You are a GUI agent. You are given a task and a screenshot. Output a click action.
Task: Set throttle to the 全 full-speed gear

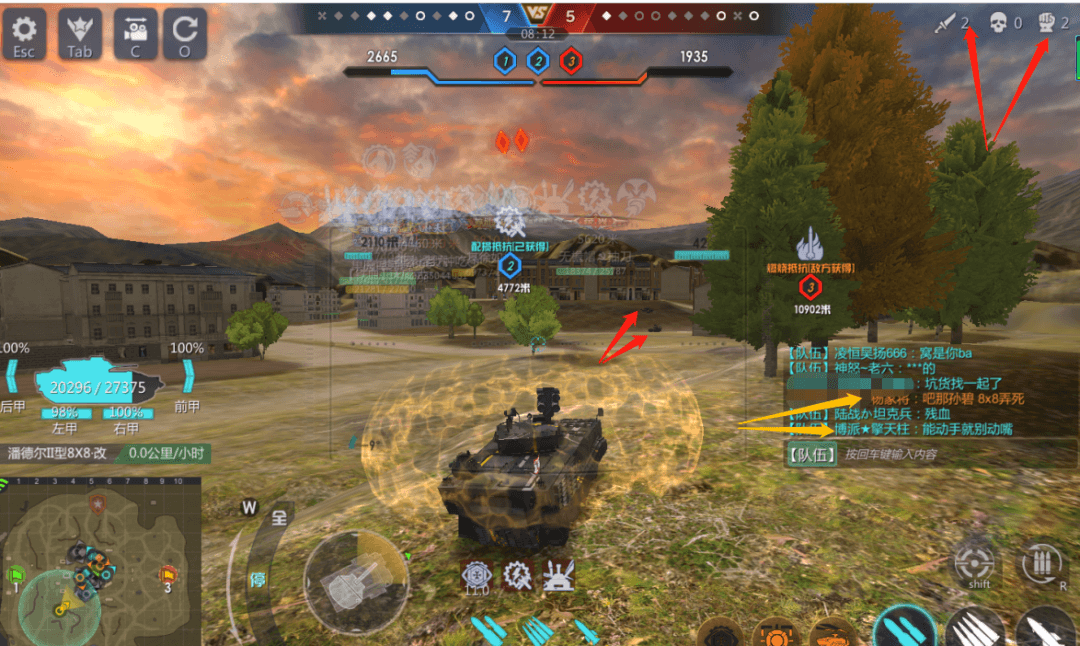click(x=279, y=518)
